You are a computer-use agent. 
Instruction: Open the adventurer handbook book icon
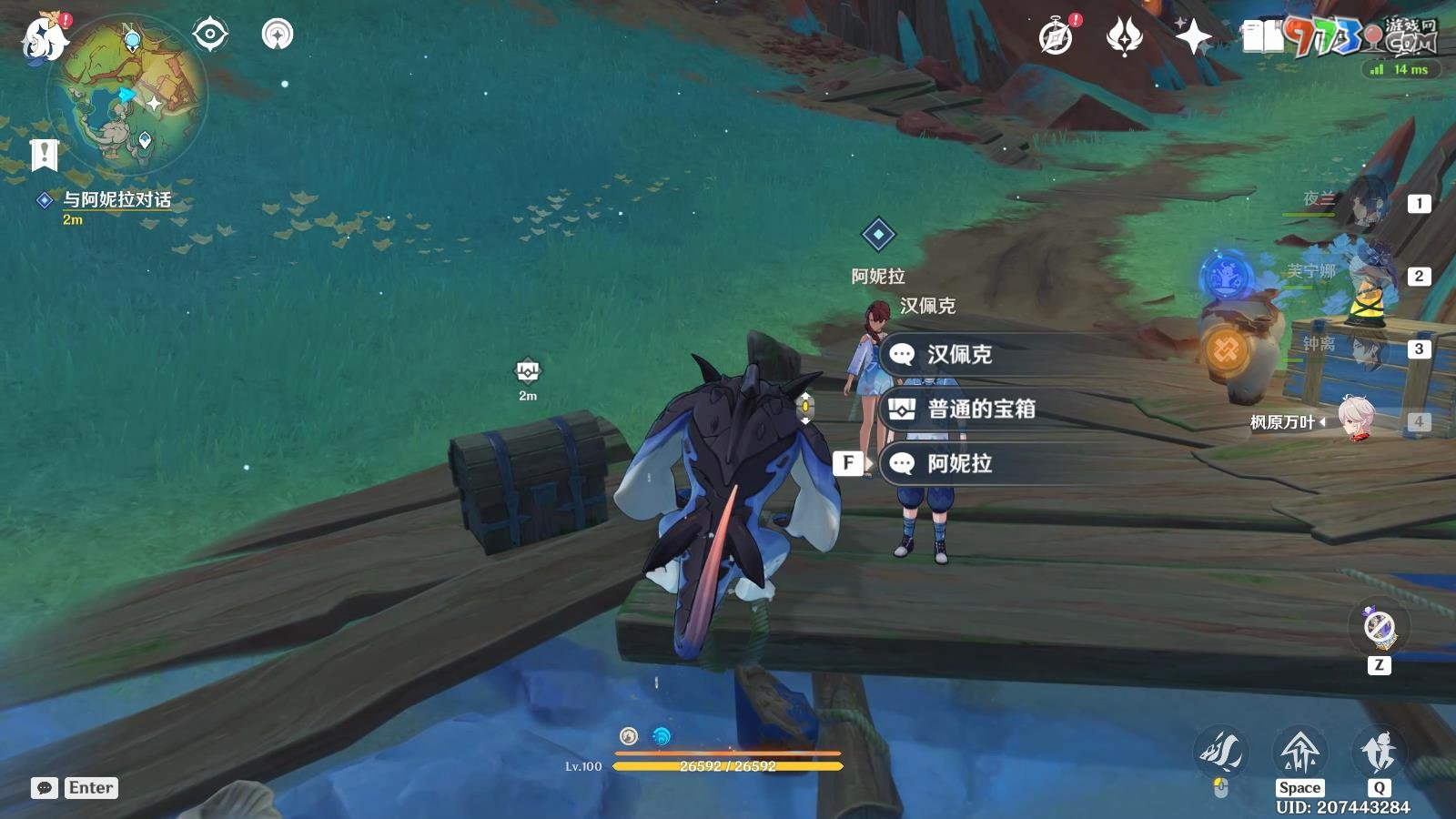pos(1262,37)
